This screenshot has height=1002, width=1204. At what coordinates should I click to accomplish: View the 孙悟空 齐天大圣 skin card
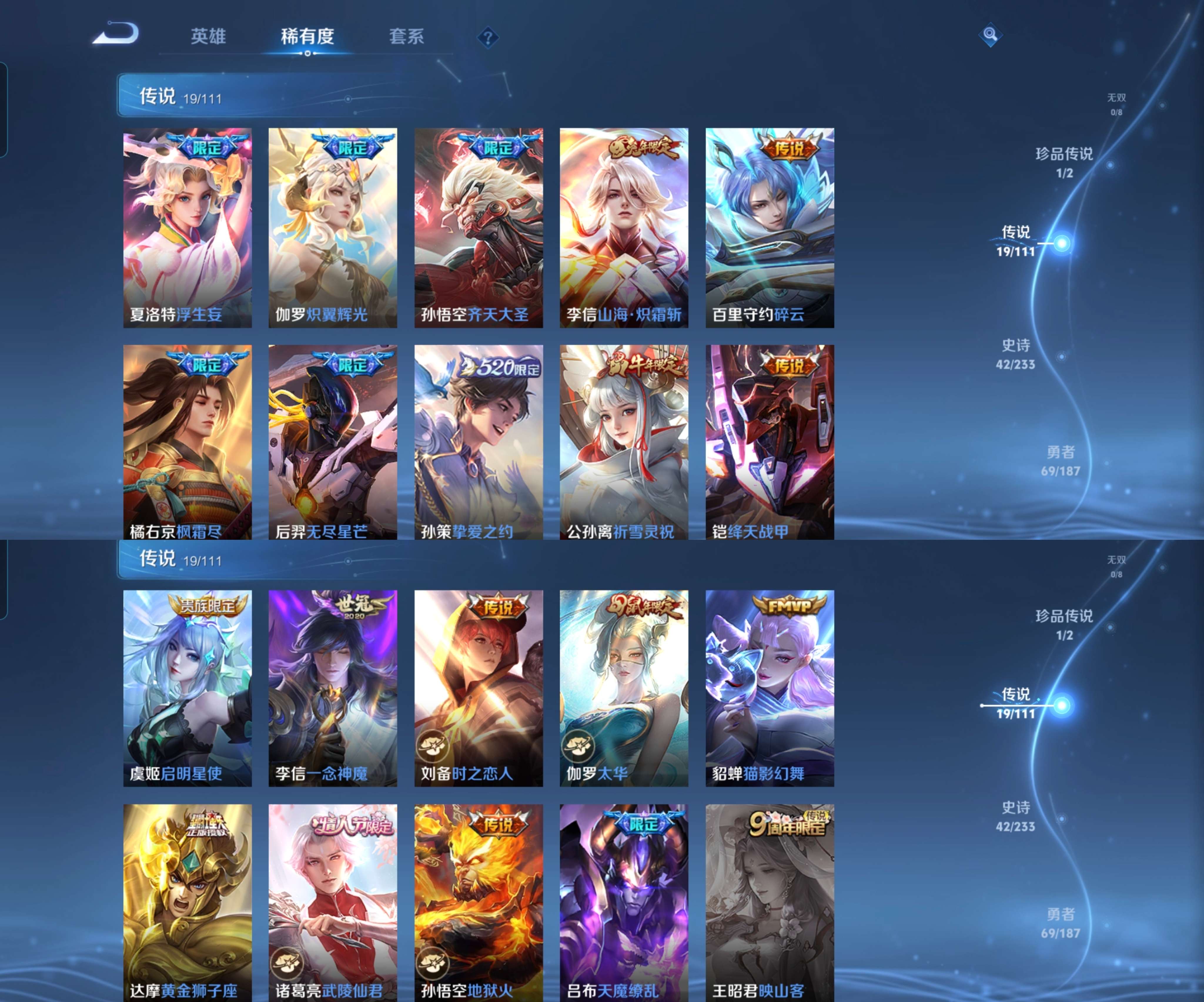click(x=479, y=227)
